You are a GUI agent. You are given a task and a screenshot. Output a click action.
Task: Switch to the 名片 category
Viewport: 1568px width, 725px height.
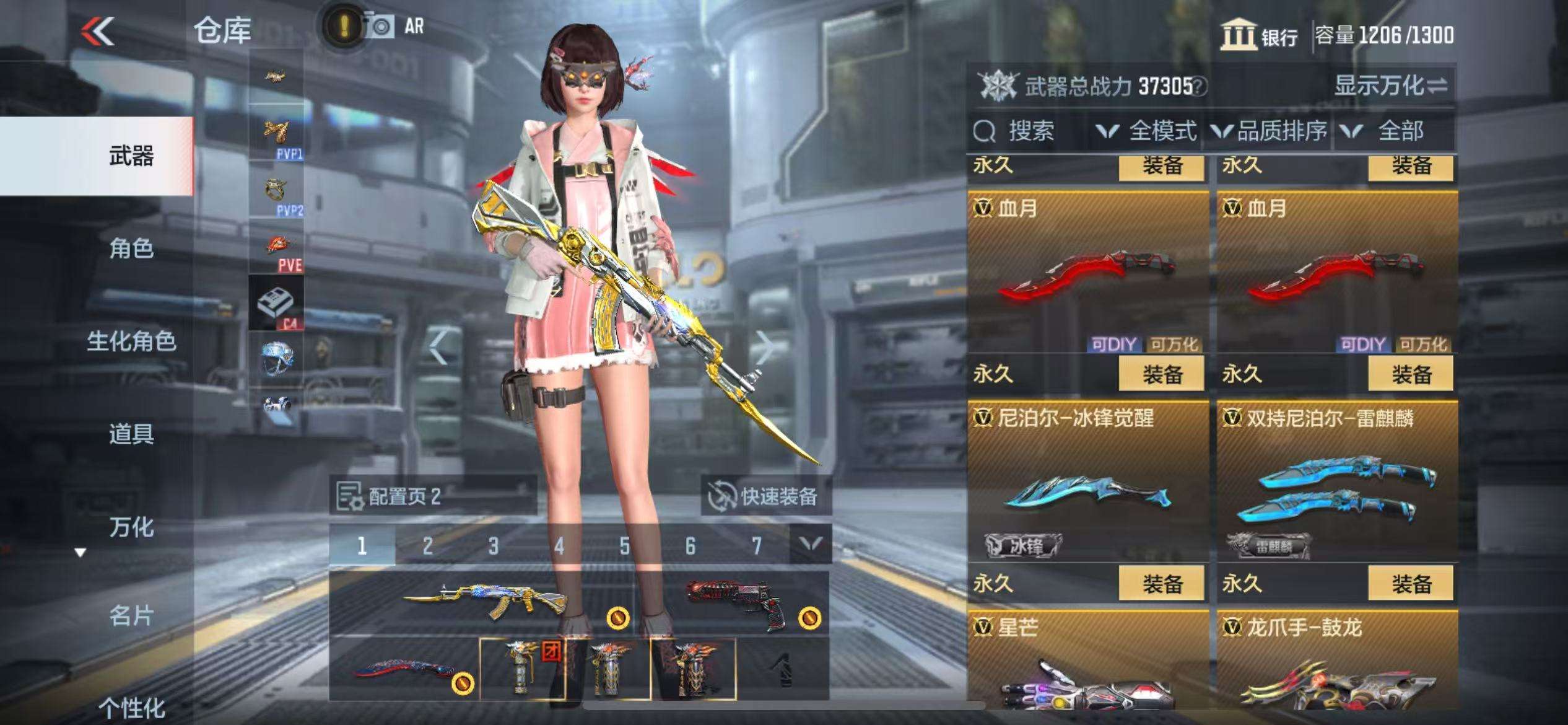131,616
